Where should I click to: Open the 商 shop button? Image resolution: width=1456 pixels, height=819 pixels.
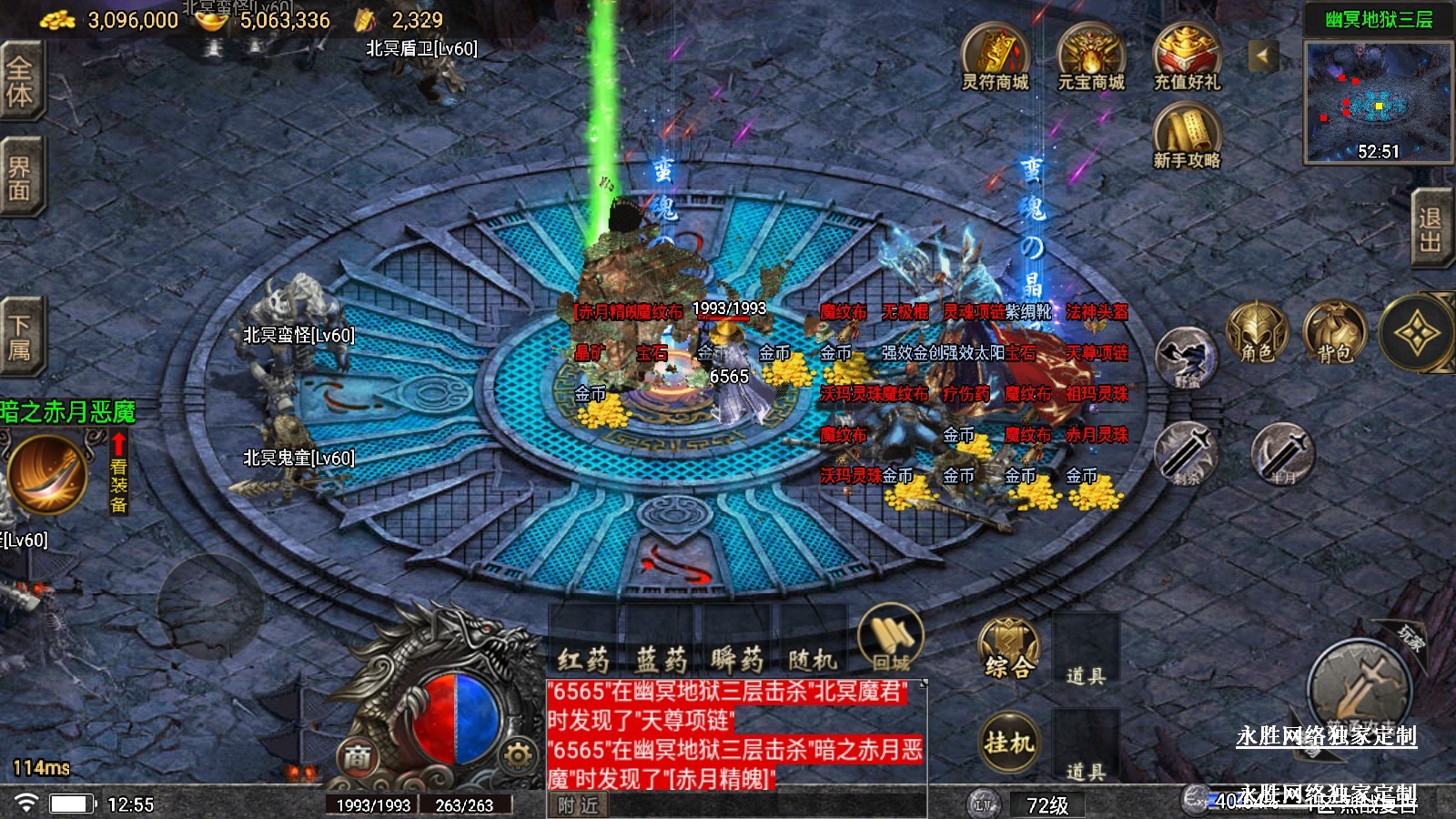point(358,756)
